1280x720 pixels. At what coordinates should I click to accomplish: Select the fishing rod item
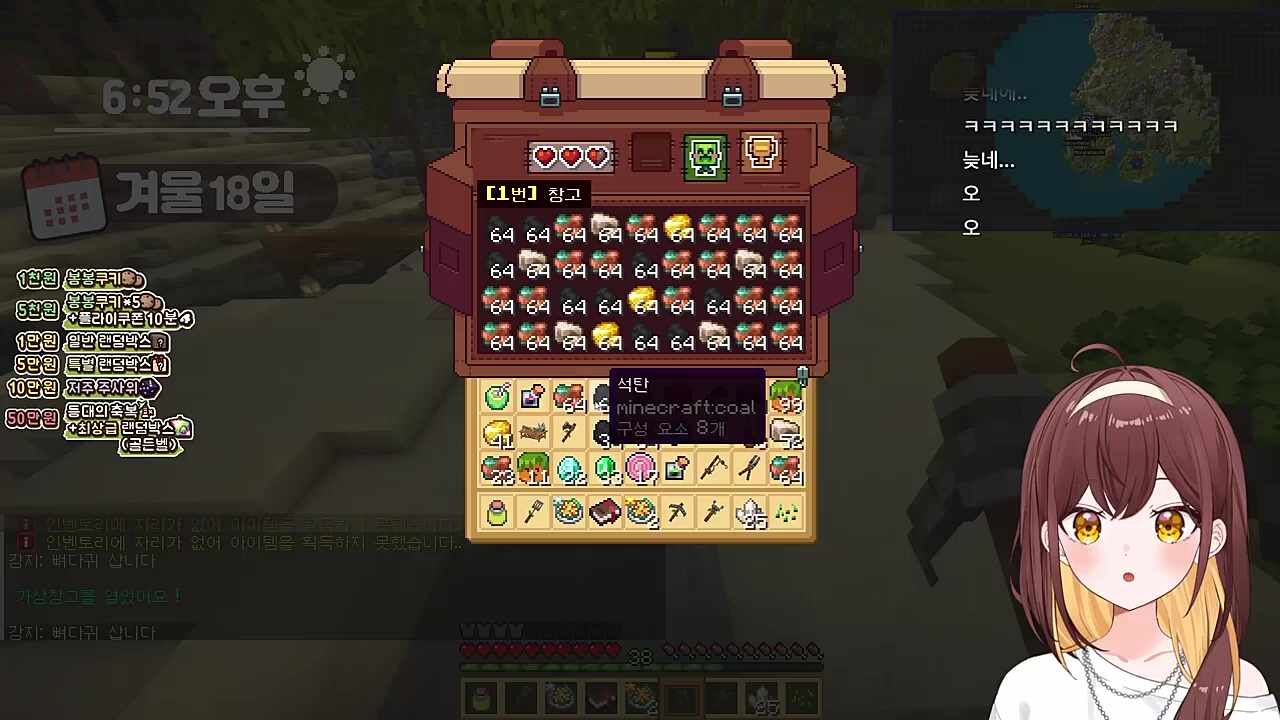[713, 467]
